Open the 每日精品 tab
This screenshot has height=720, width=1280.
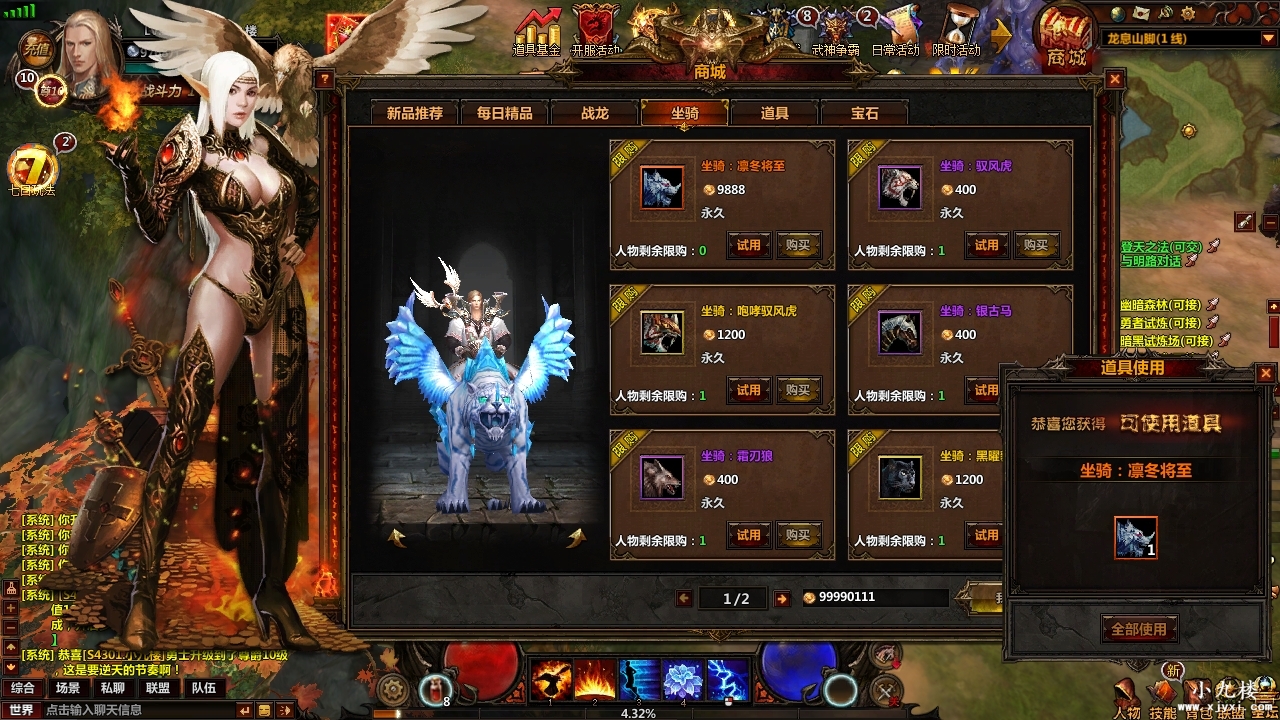(505, 113)
